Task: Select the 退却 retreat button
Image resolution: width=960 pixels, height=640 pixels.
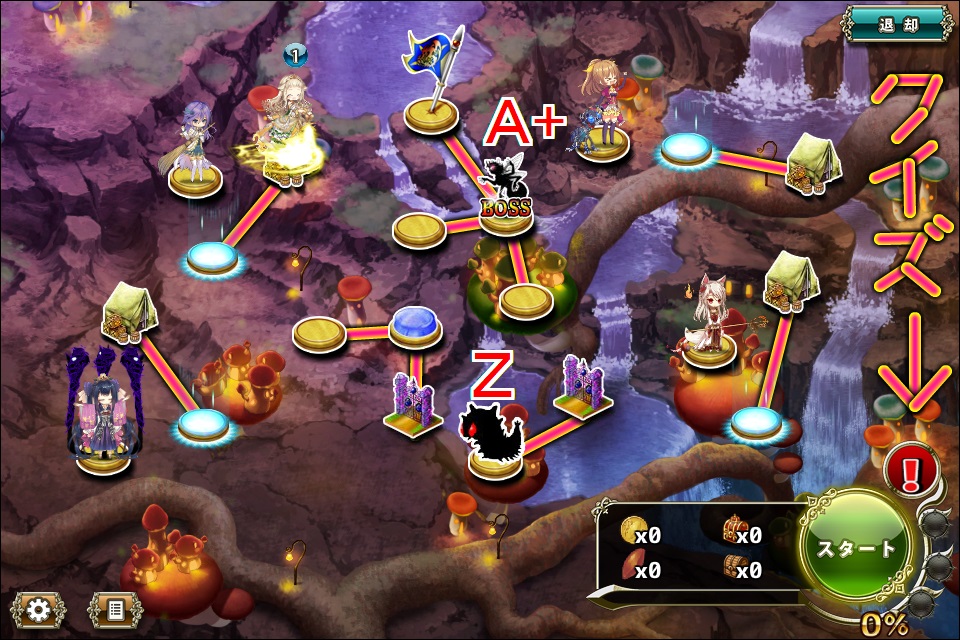Action: coord(897,20)
